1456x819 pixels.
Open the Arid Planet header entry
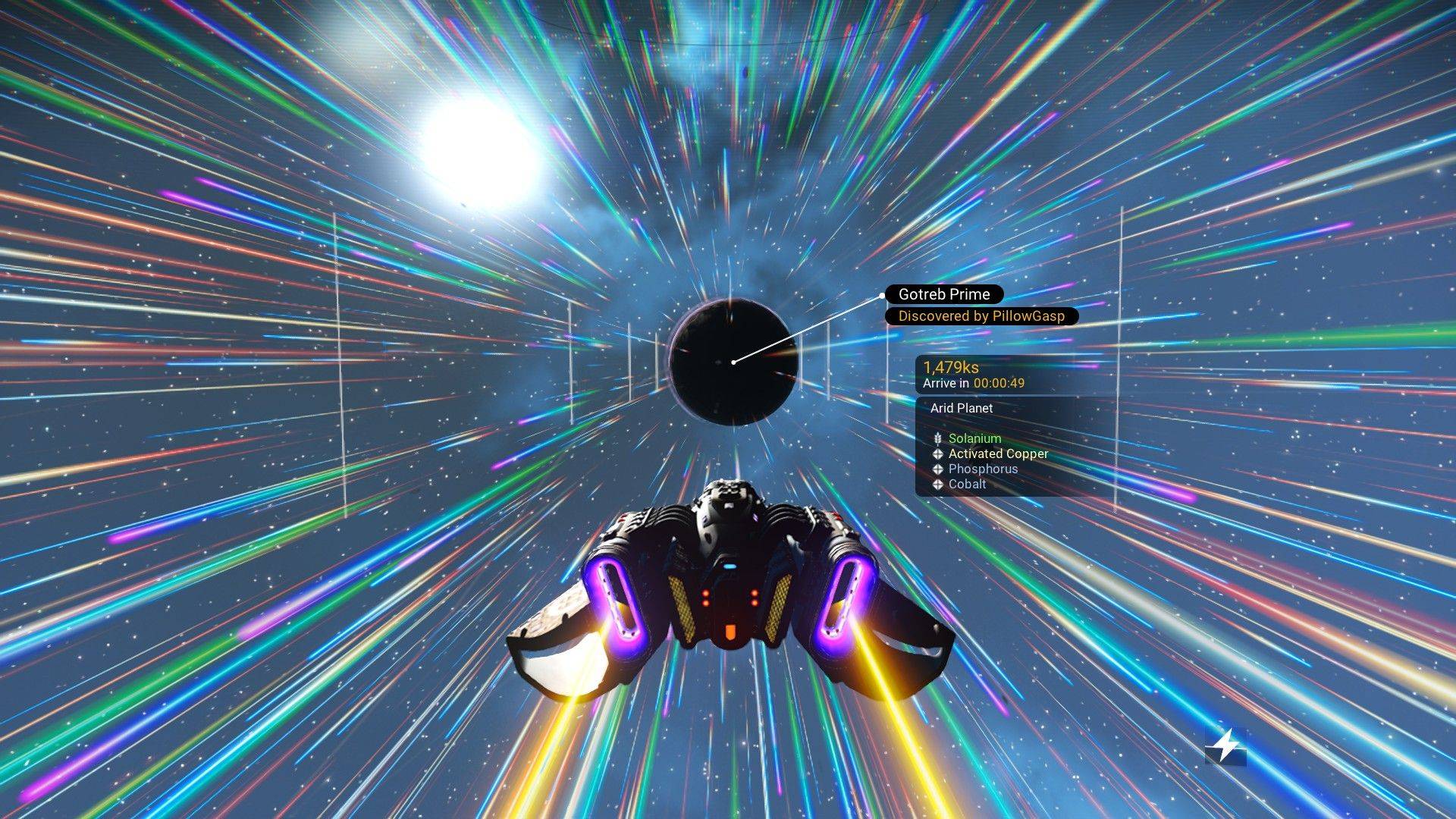coord(962,408)
